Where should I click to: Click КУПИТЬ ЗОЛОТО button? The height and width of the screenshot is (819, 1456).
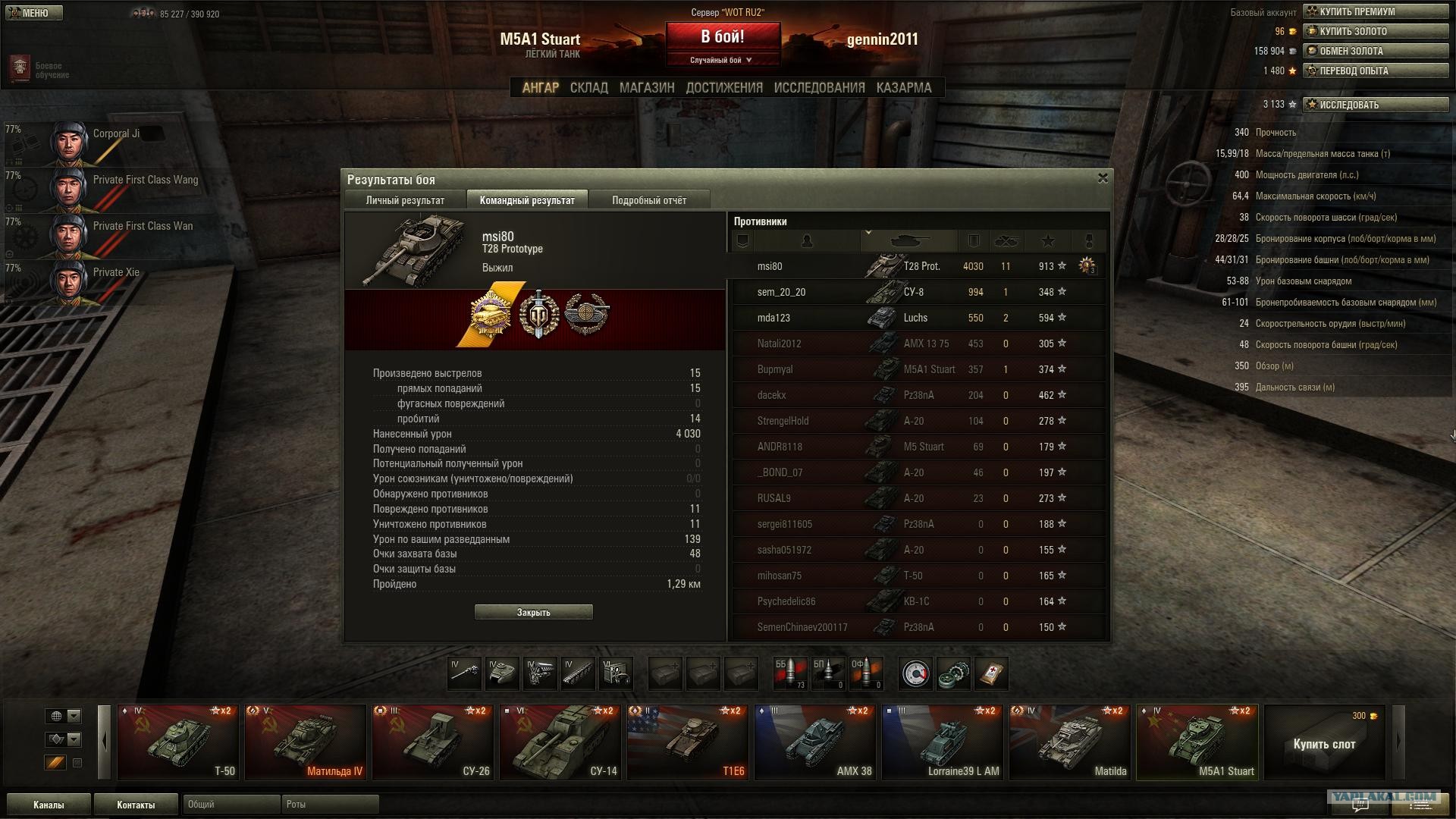pyautogui.click(x=1375, y=32)
